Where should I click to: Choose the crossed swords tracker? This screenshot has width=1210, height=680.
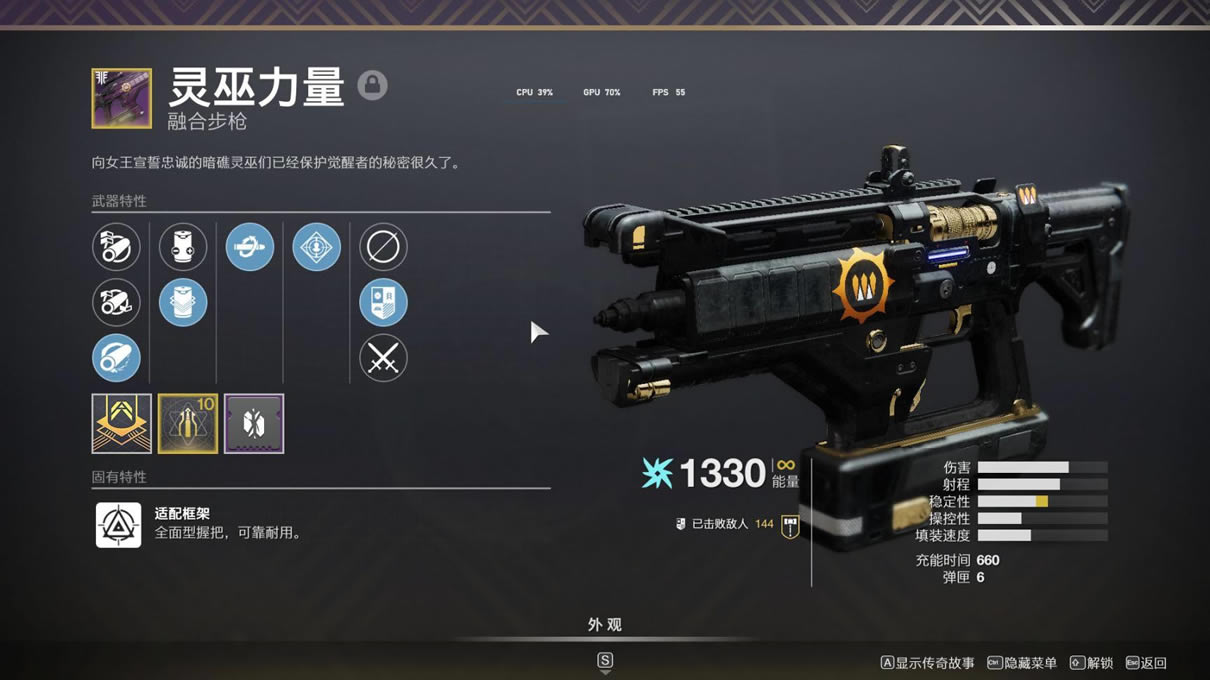pyautogui.click(x=383, y=358)
